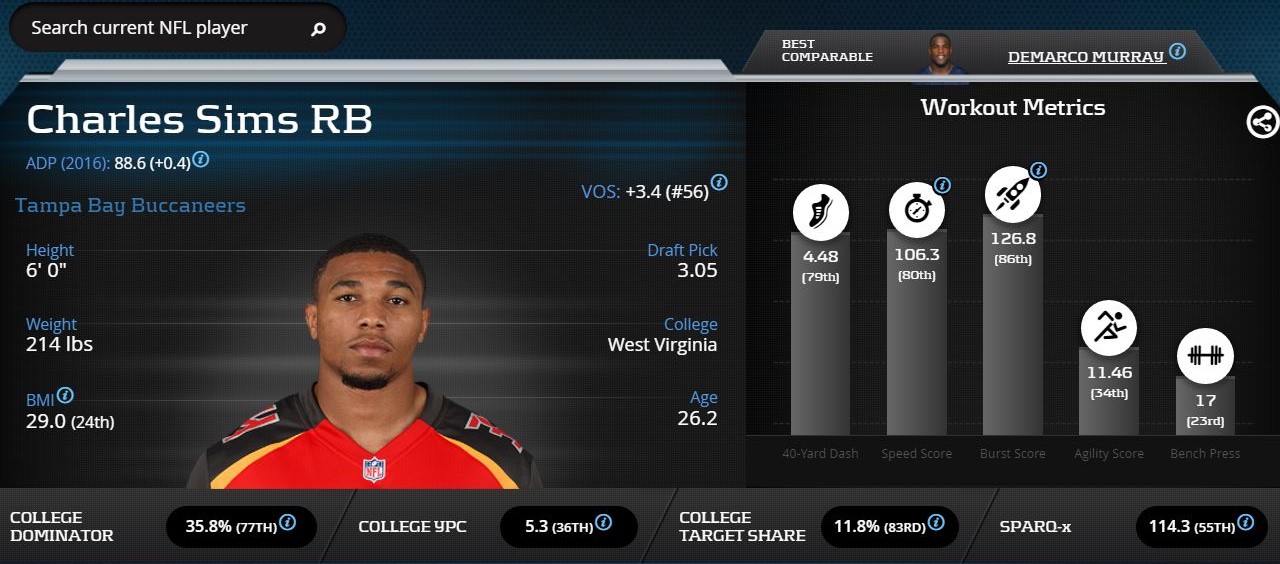Click the search magnifying glass icon
Viewport: 1280px width, 564px height.
click(319, 29)
